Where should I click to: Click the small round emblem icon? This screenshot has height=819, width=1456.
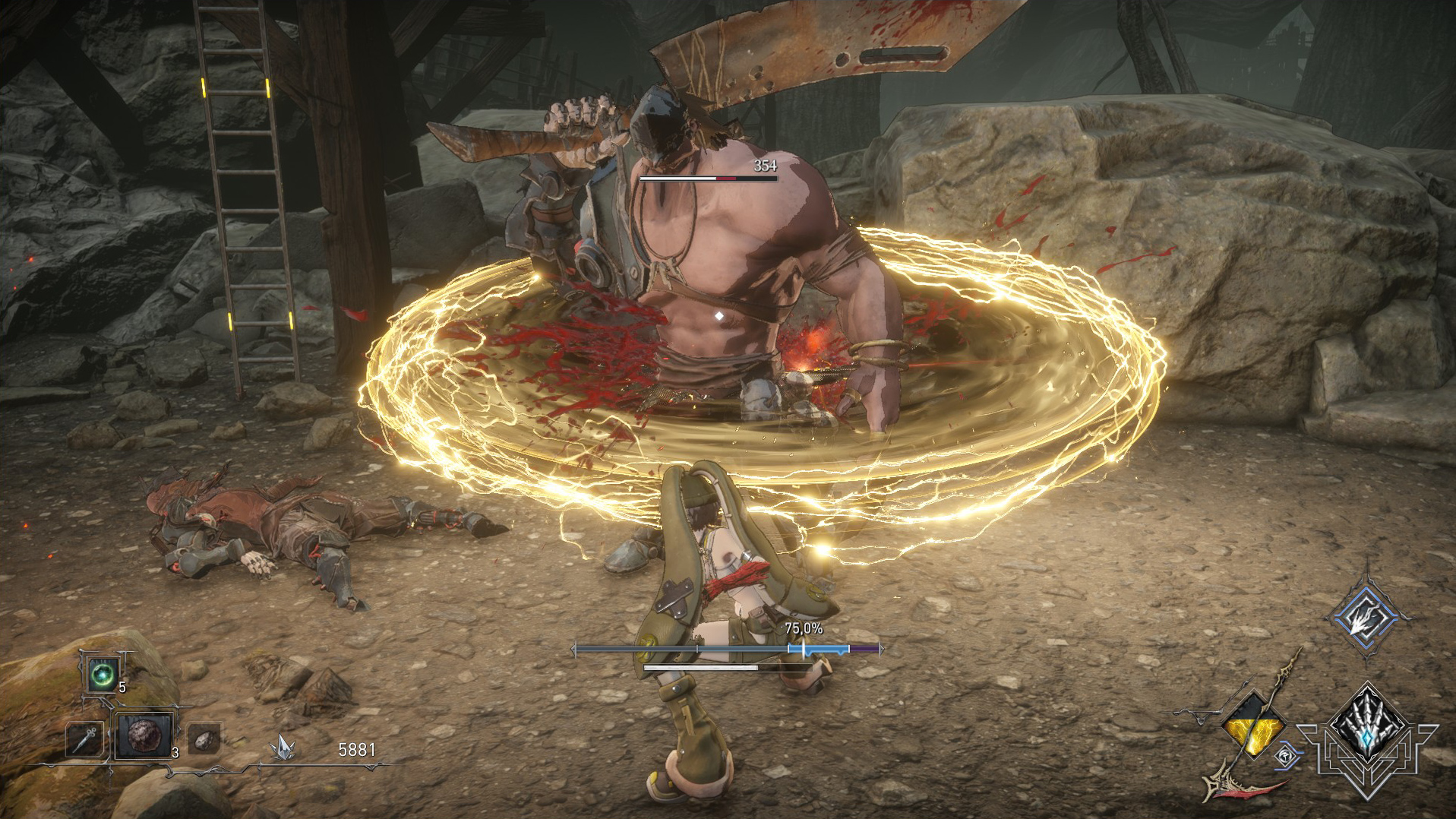pos(1285,757)
